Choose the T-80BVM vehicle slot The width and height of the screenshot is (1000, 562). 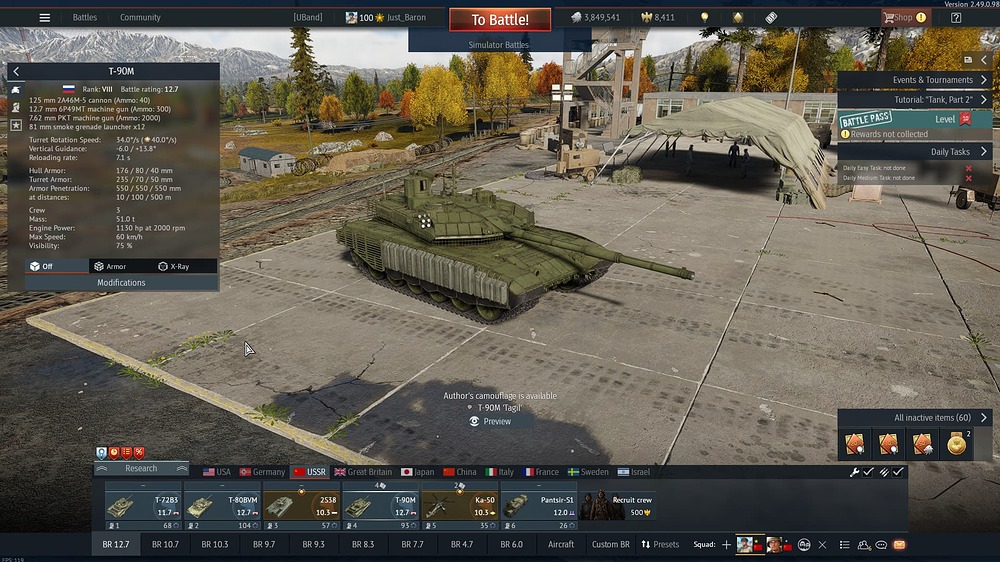(x=222, y=506)
